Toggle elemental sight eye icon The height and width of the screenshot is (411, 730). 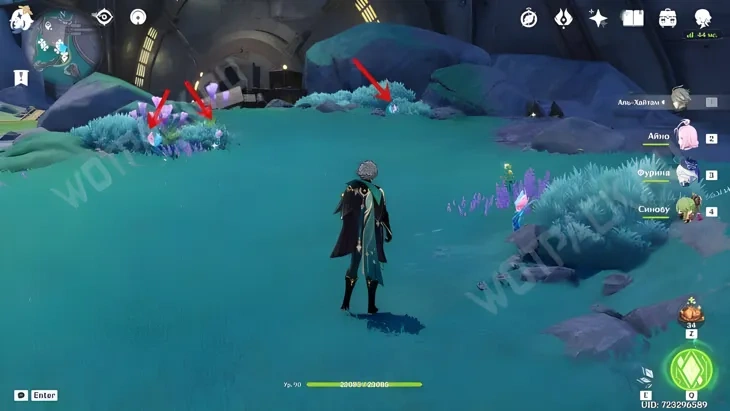tap(103, 16)
